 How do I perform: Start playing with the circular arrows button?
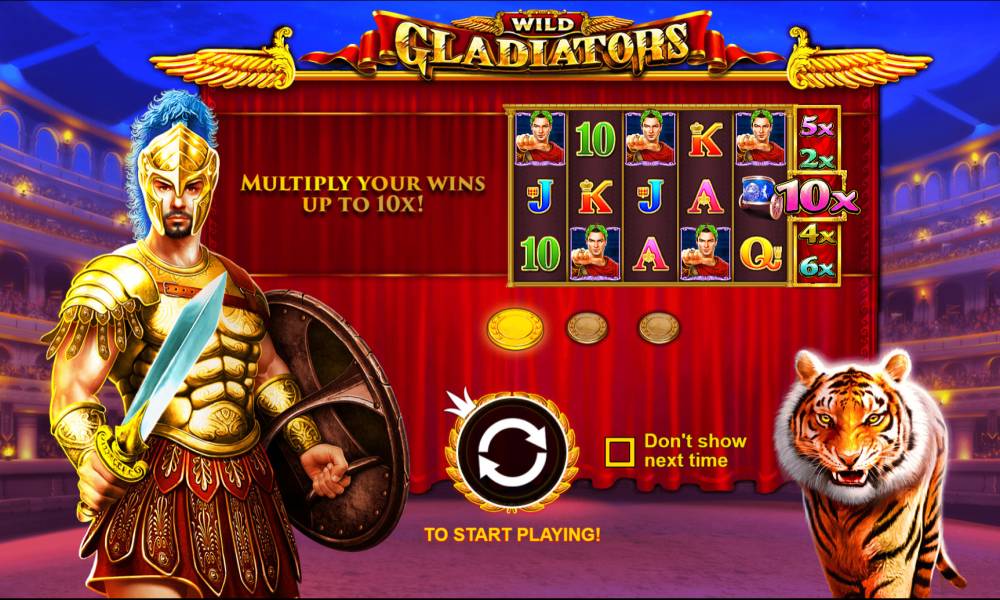tap(512, 454)
